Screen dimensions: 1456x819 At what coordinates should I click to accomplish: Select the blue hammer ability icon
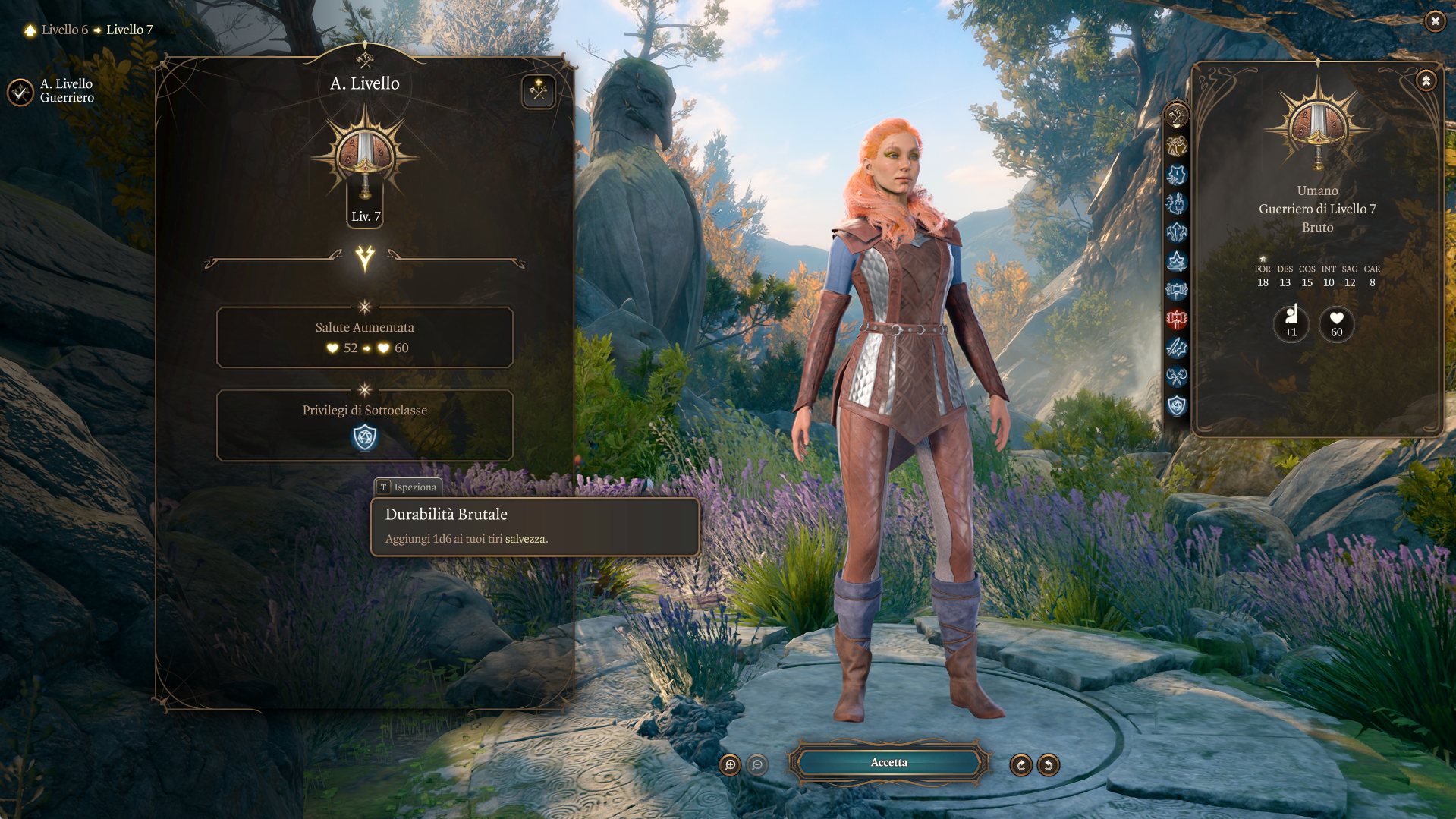(x=1176, y=291)
